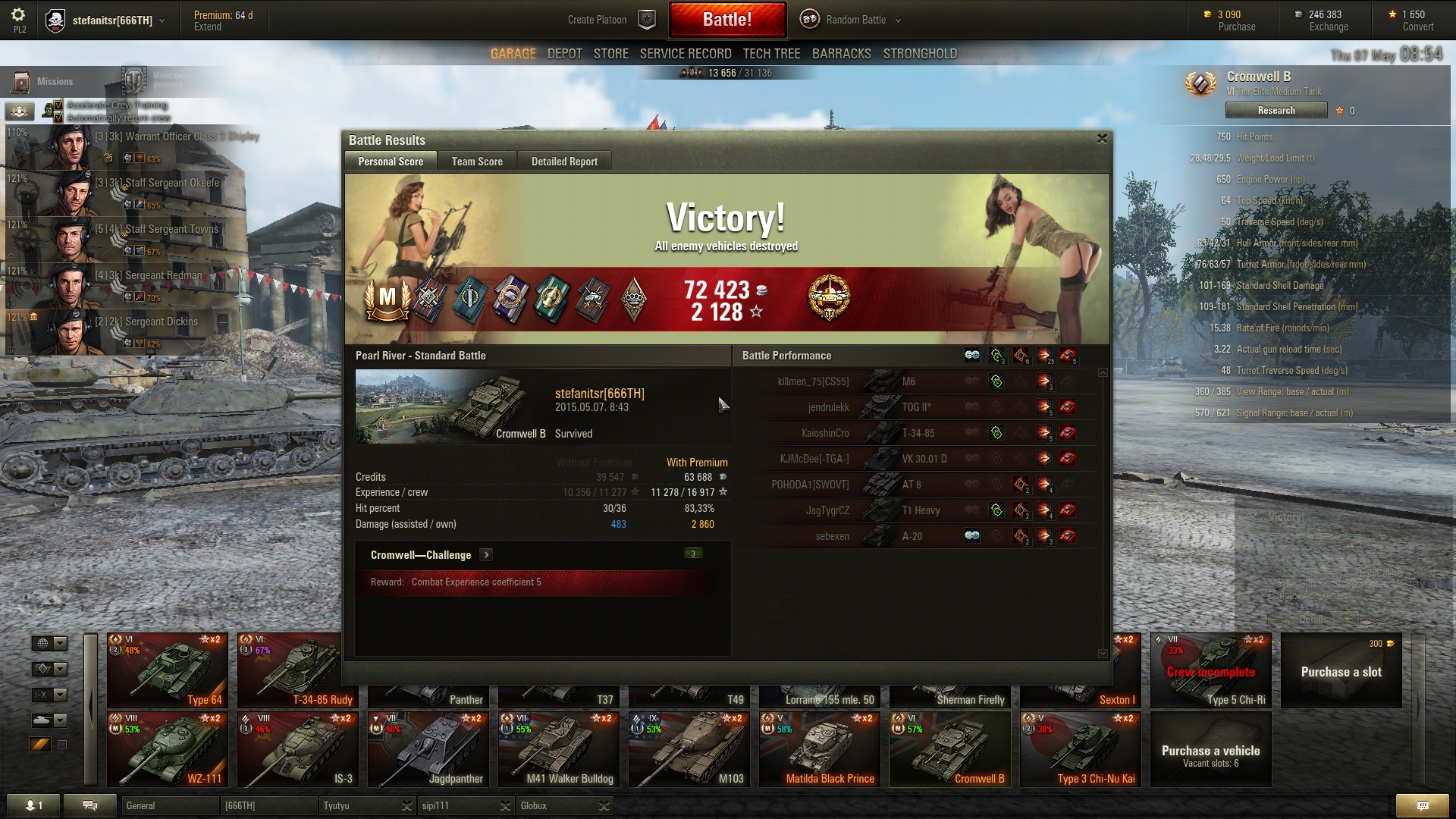
Task: Purchase a new garage slot
Action: tap(1341, 671)
